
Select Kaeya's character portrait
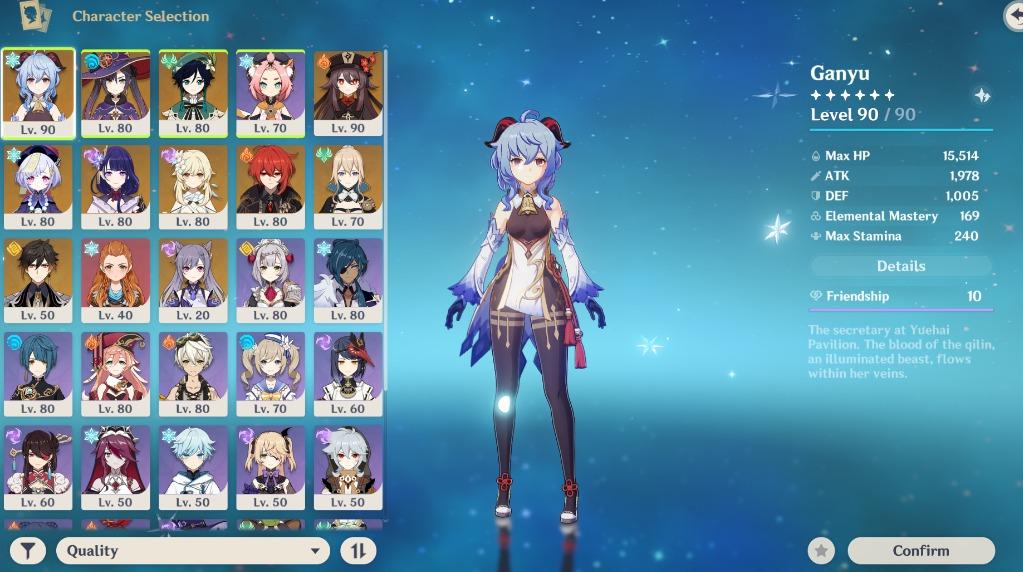(x=348, y=278)
